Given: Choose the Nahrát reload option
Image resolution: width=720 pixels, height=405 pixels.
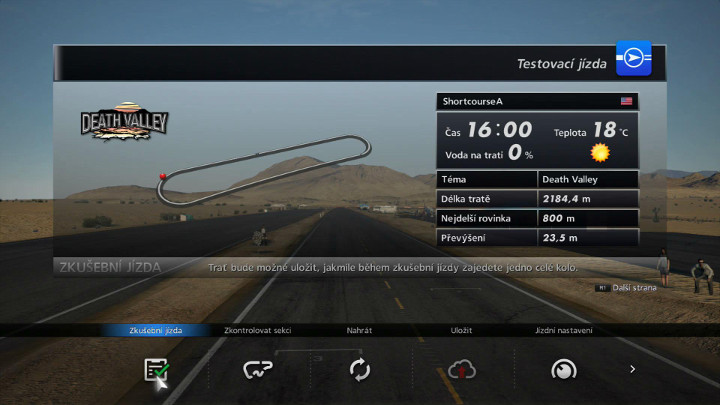Looking at the screenshot, I should tap(360, 369).
